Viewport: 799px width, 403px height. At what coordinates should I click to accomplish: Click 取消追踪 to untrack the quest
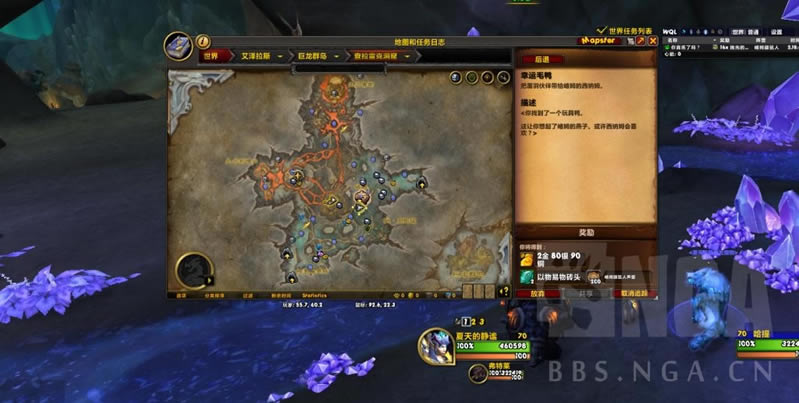coord(635,294)
